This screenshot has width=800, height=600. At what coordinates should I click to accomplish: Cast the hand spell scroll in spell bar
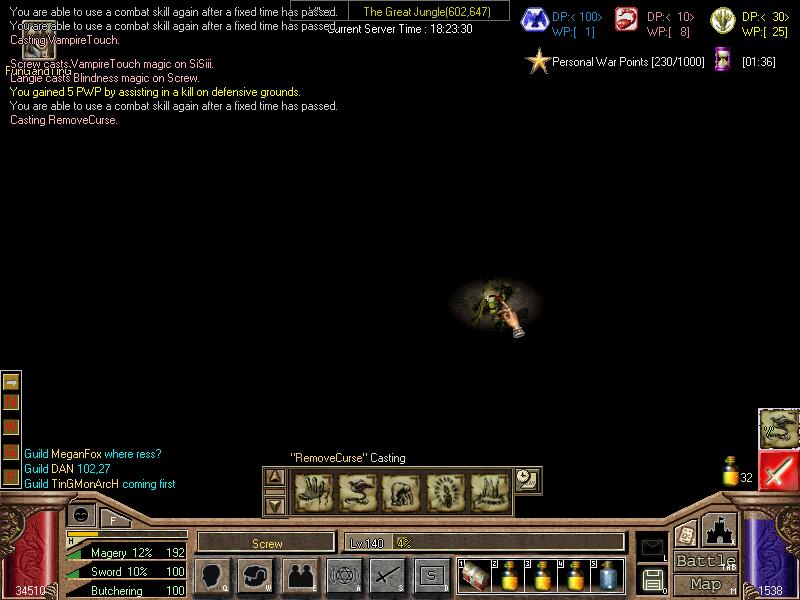click(313, 492)
